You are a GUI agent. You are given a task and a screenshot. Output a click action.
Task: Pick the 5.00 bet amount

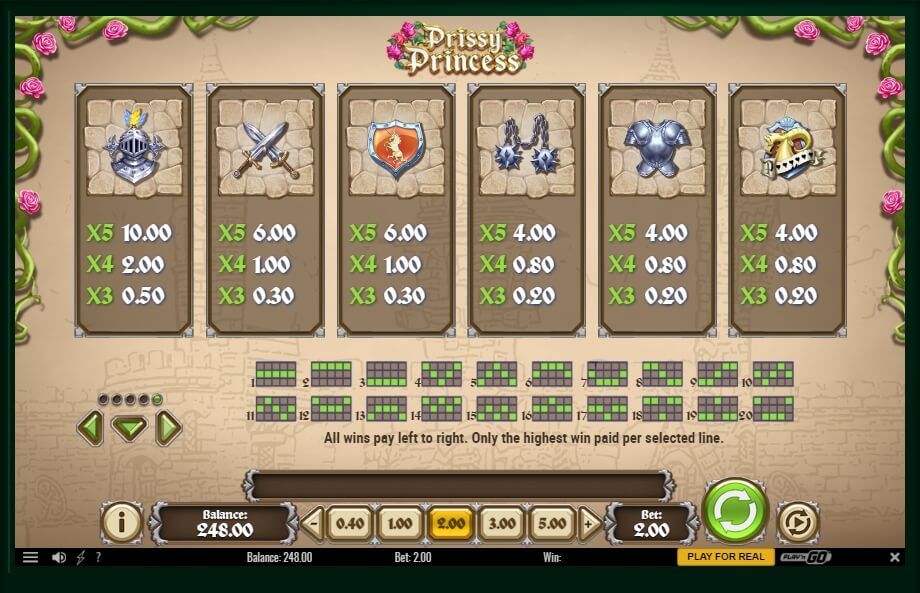(x=552, y=523)
